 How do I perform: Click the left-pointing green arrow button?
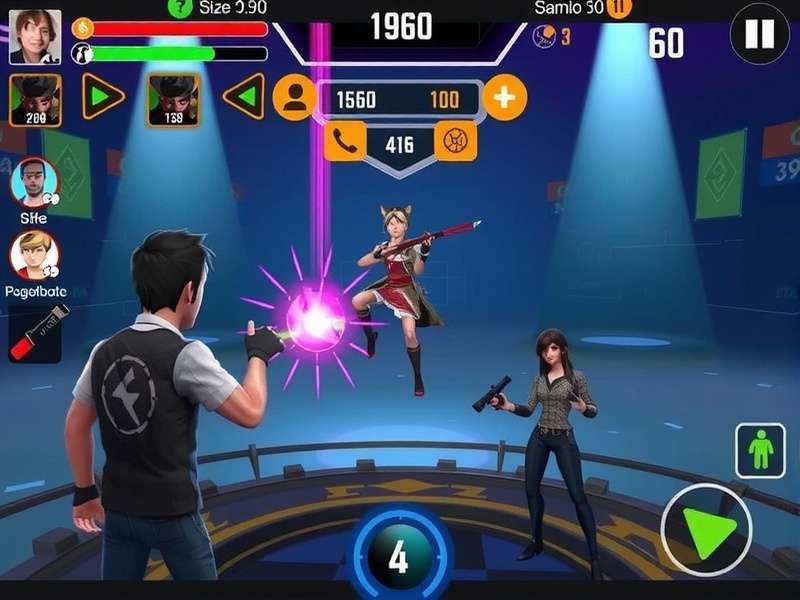[243, 97]
